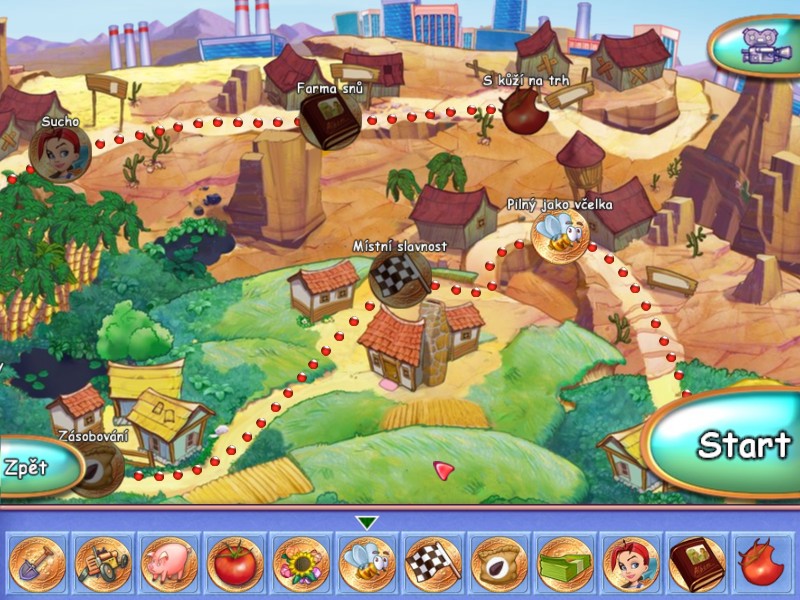800x600 pixels.
Task: Choose the whole red tomato icon
Action: 235,561
